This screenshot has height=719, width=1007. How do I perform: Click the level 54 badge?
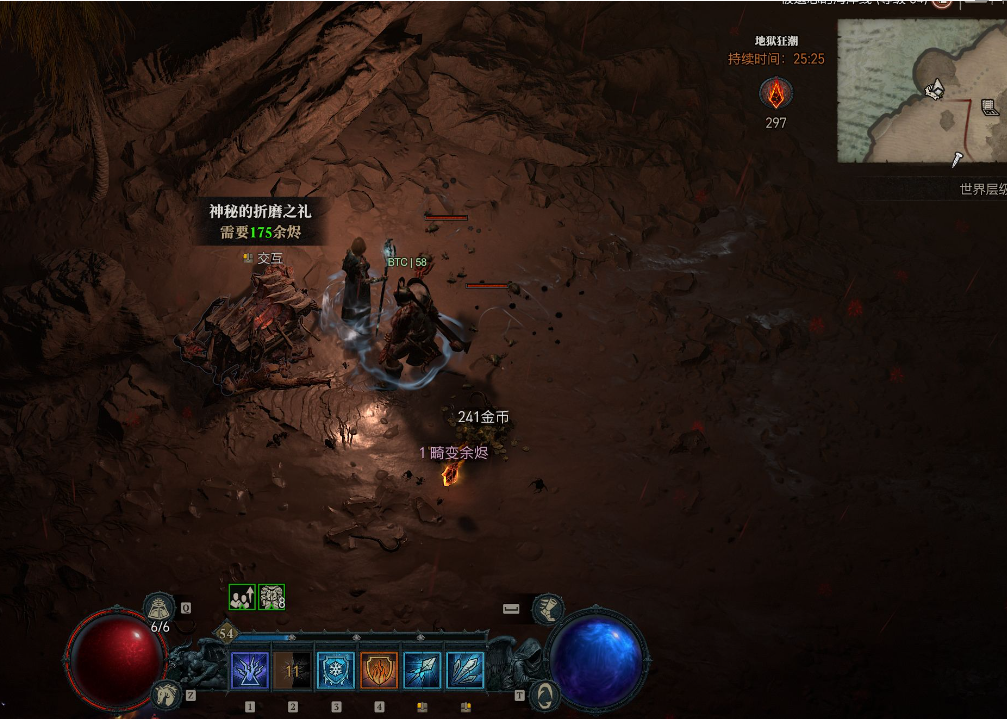[x=226, y=634]
